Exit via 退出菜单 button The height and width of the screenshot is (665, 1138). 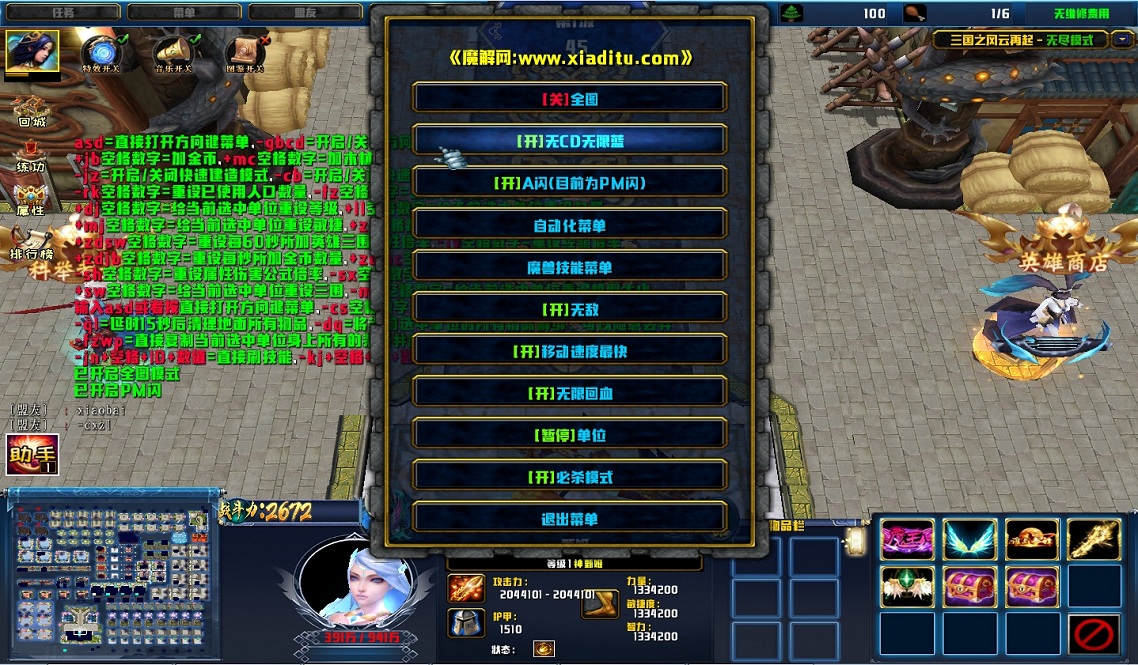pyautogui.click(x=569, y=518)
